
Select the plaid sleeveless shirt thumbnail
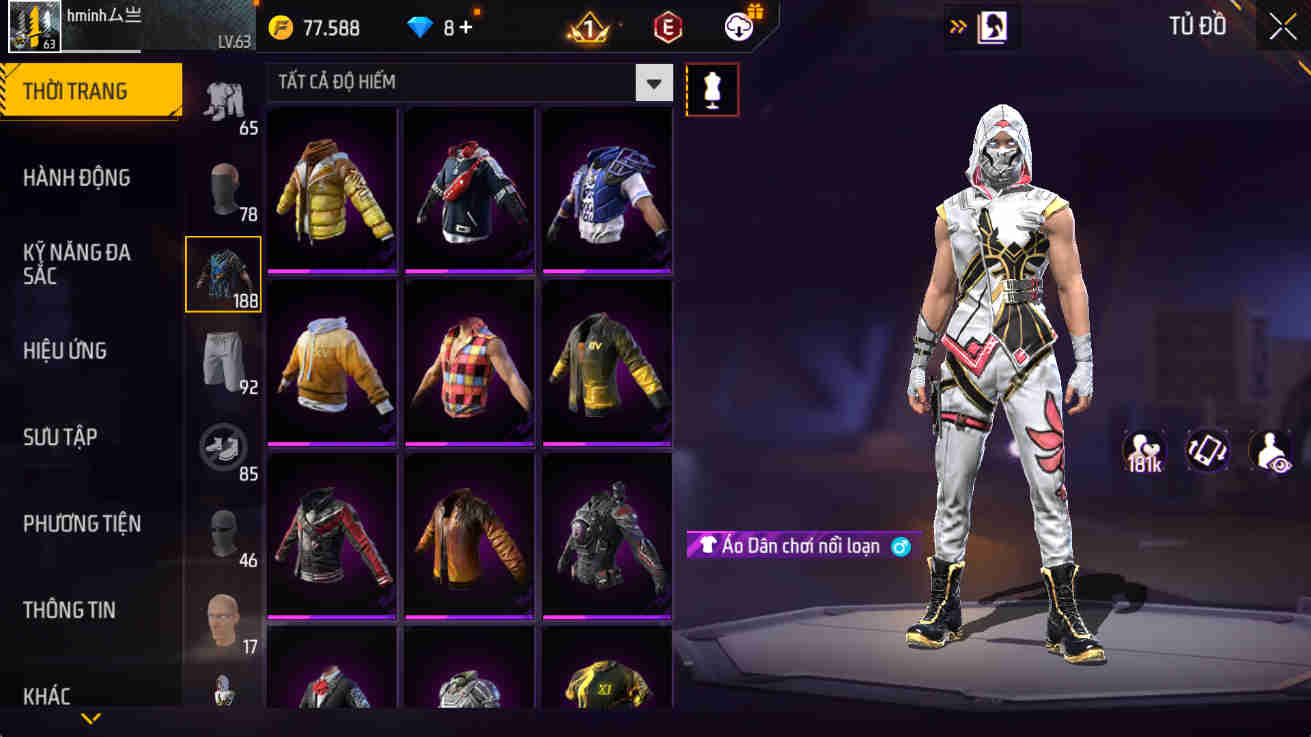469,362
